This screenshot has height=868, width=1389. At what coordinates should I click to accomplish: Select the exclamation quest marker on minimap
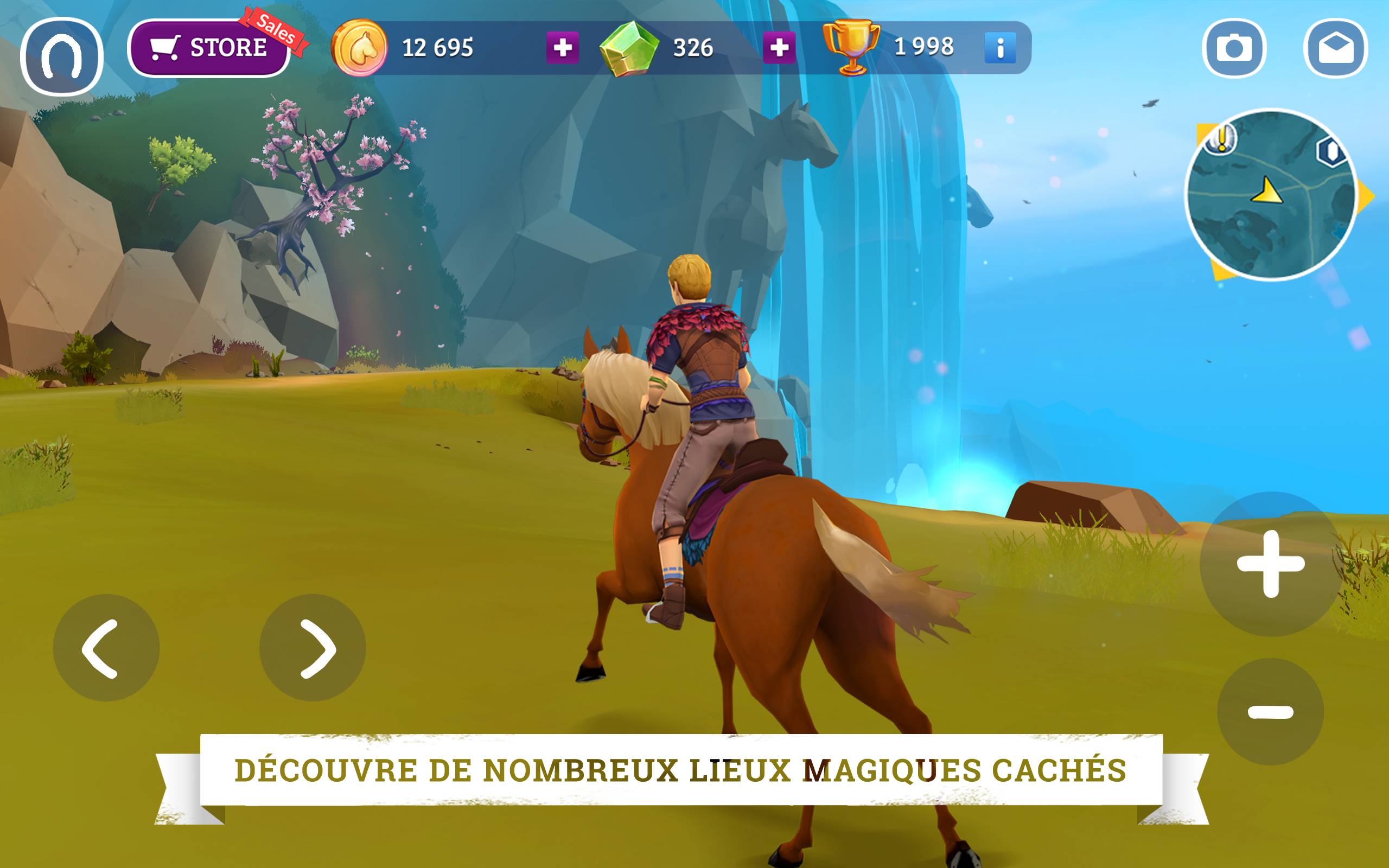coord(1221,139)
